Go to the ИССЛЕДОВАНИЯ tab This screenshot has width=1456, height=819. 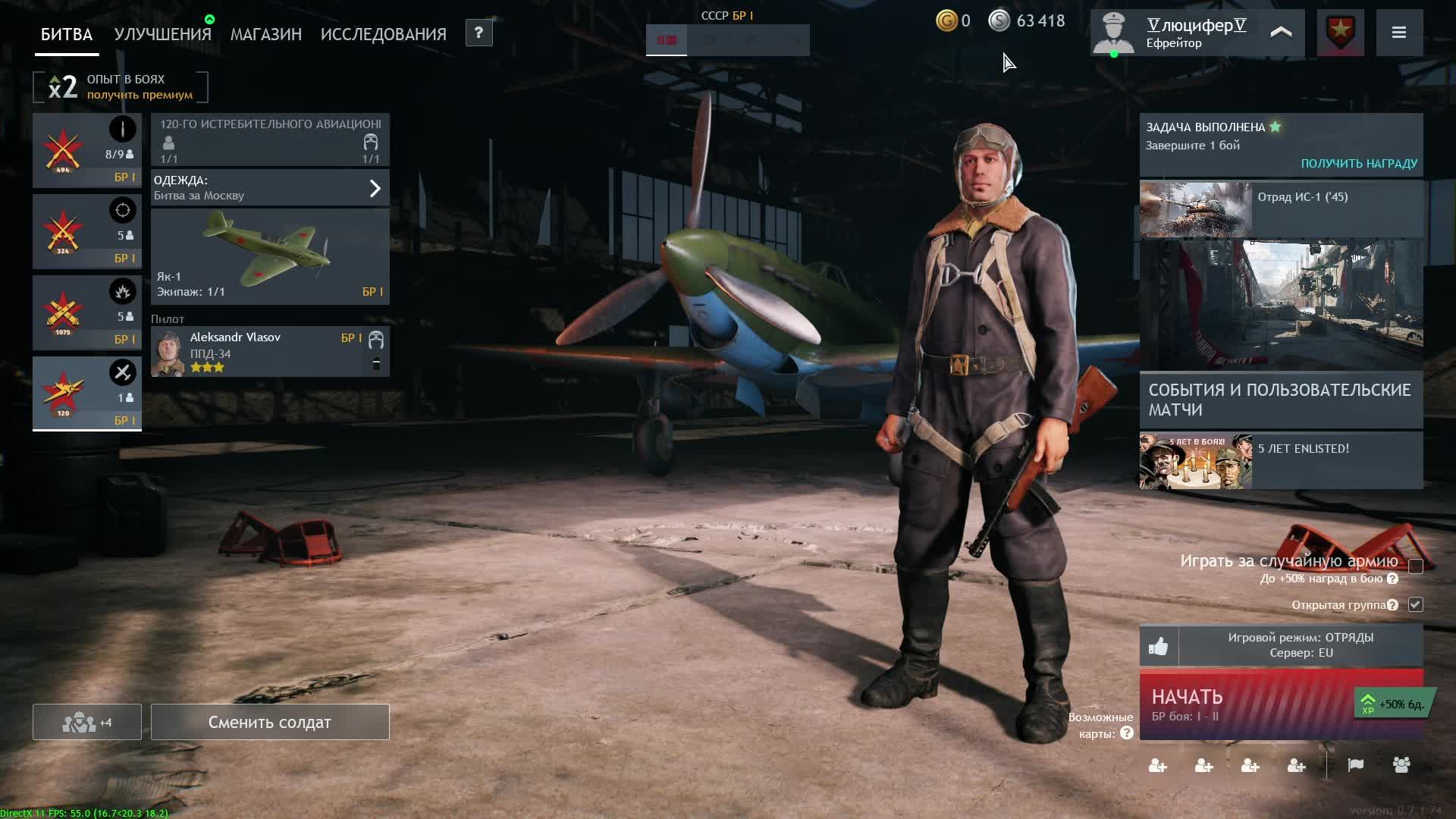[383, 34]
